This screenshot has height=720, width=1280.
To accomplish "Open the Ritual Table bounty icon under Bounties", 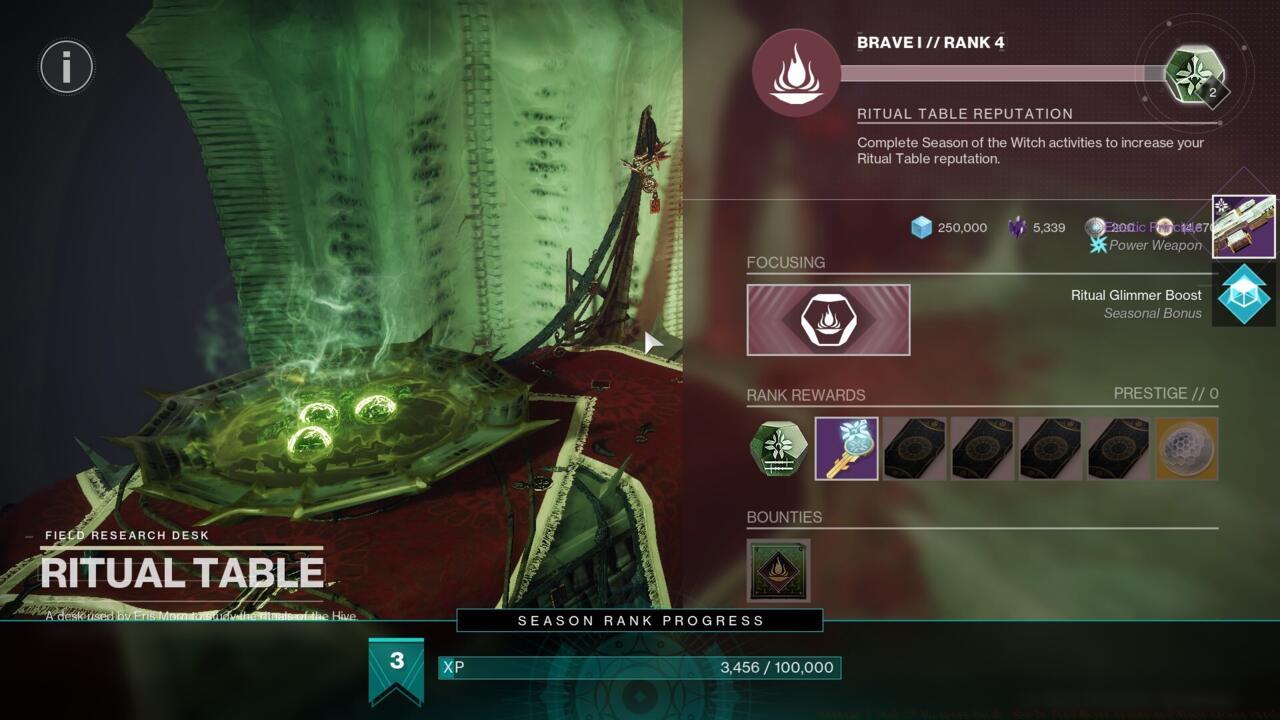I will point(778,568).
